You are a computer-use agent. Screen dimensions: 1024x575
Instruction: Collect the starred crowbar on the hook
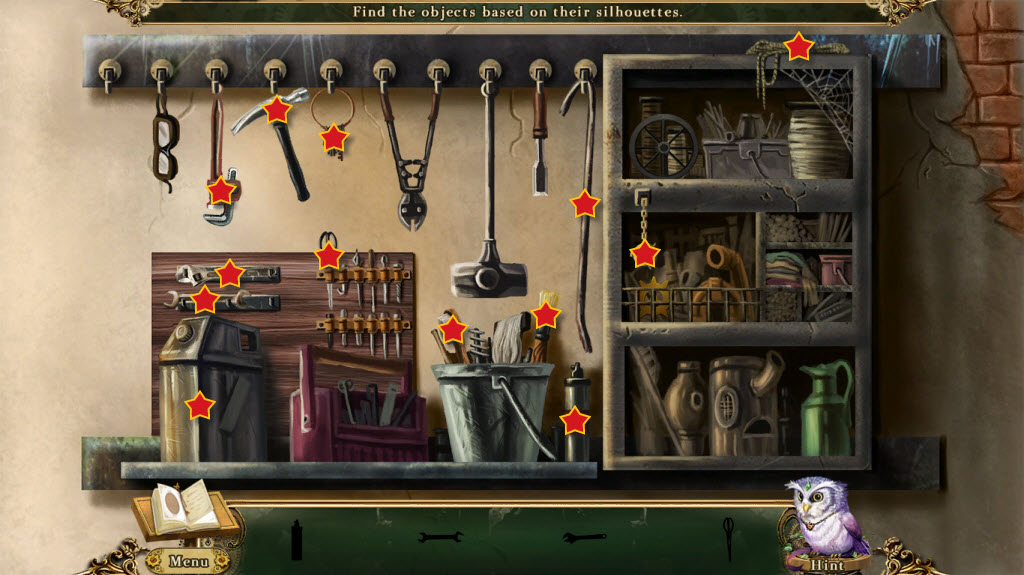[585, 204]
